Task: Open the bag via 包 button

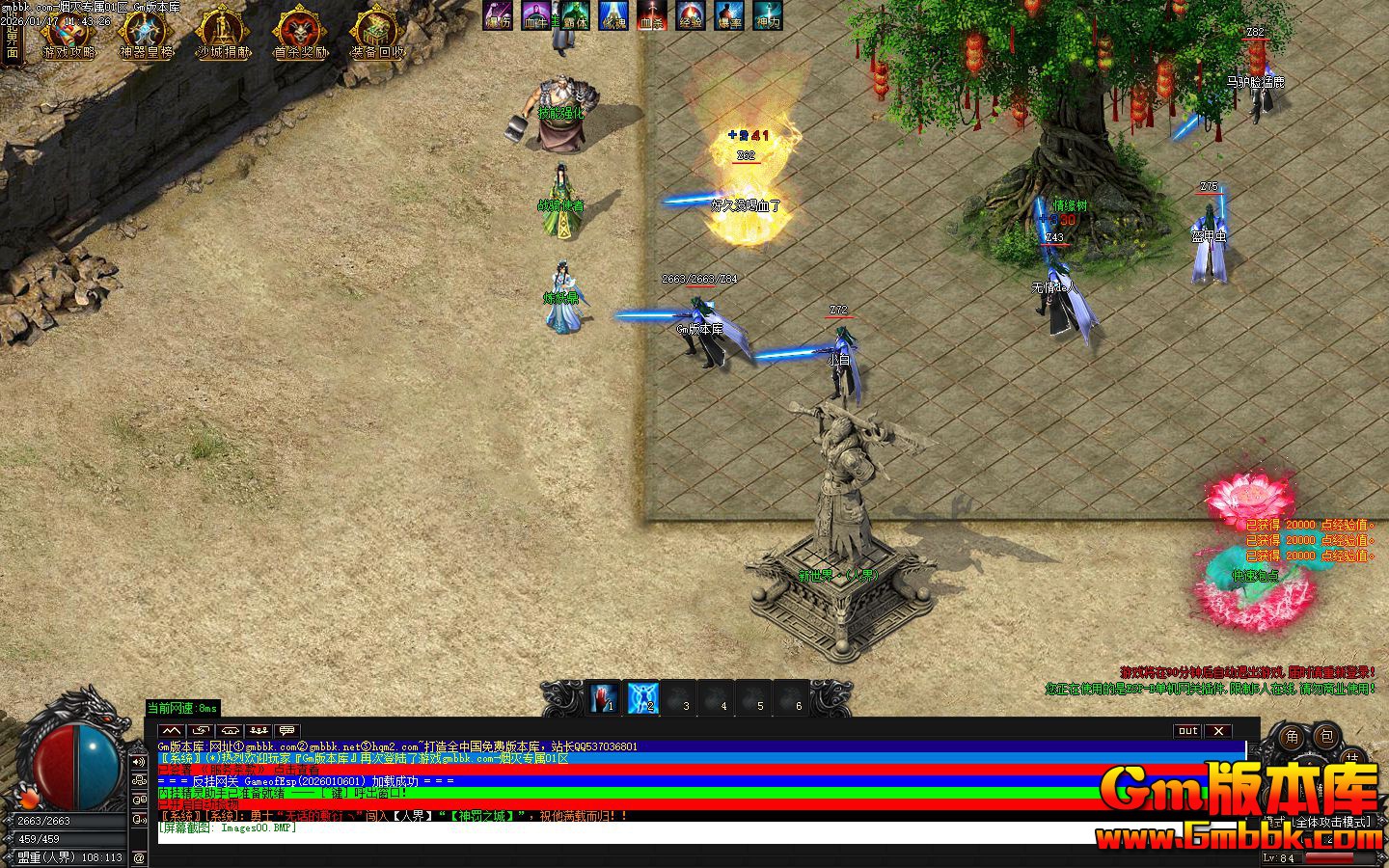Action: pyautogui.click(x=1327, y=738)
